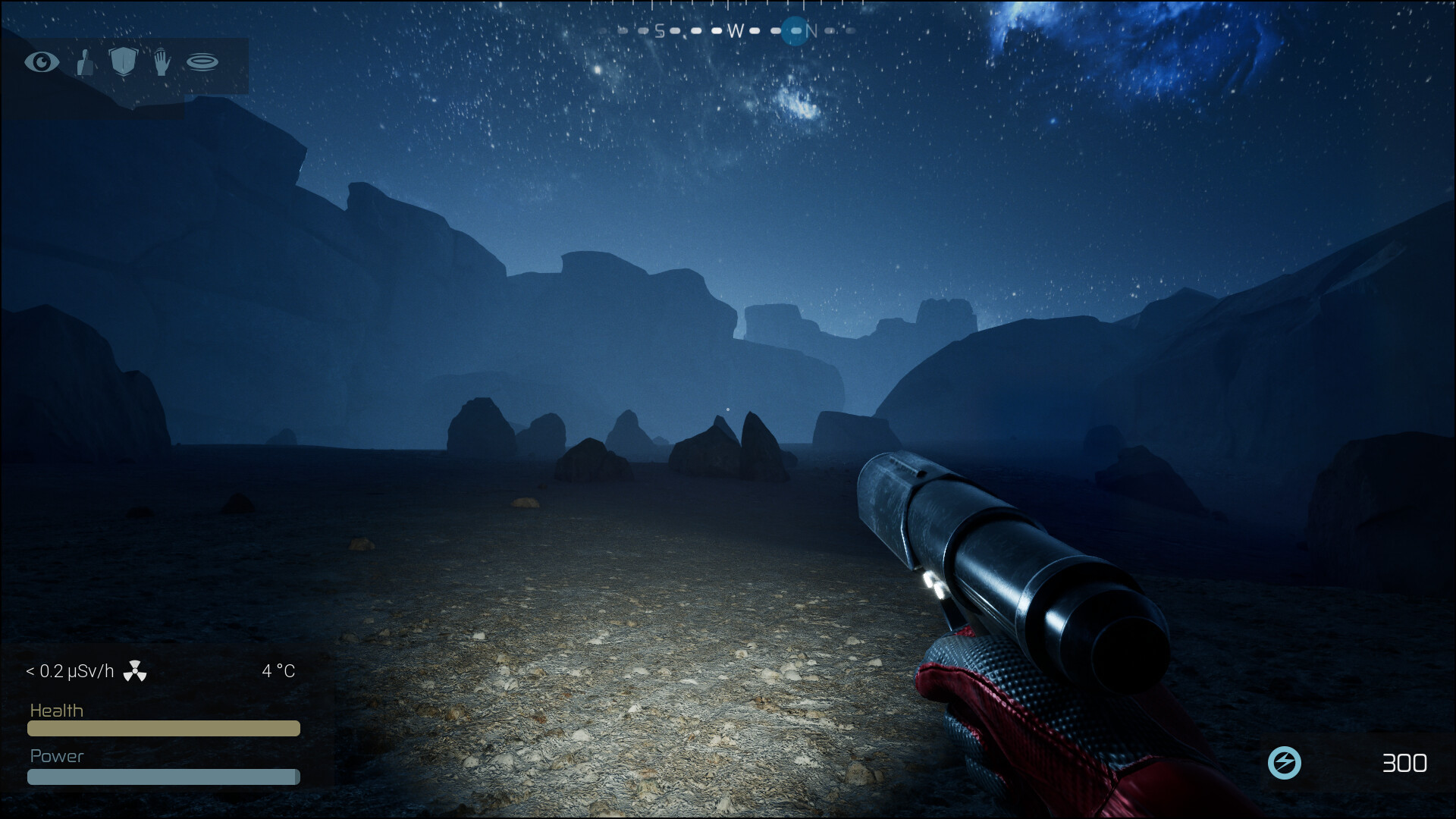Select the open hand status icon

coord(162,62)
